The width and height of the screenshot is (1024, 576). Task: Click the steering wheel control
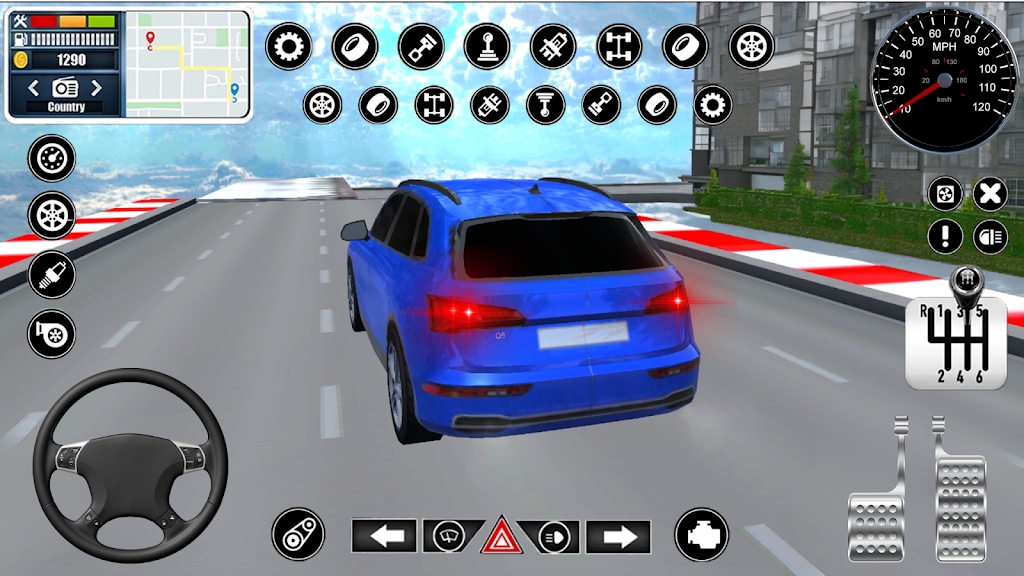coord(130,465)
